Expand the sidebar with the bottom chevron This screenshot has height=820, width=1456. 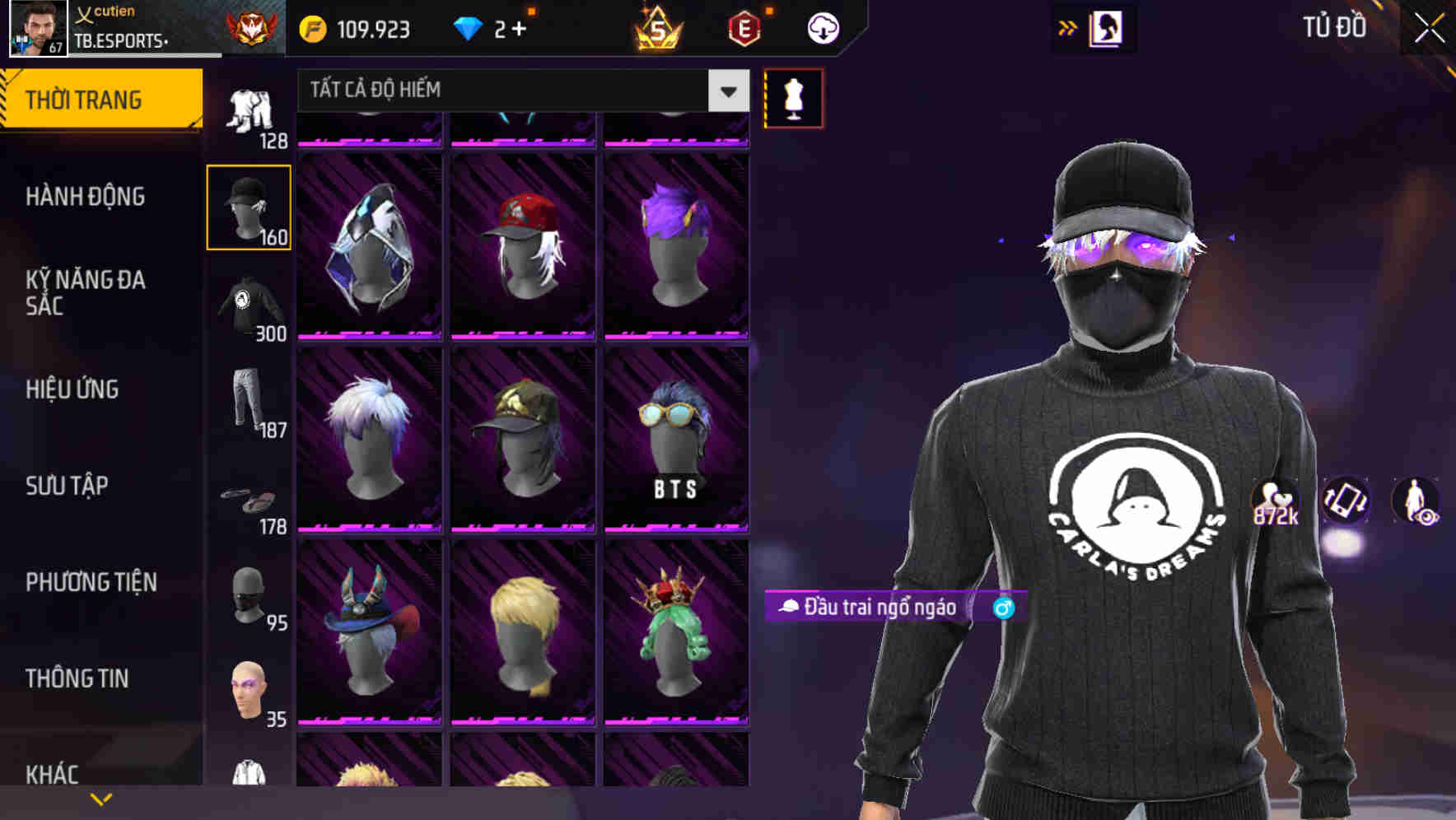102,798
